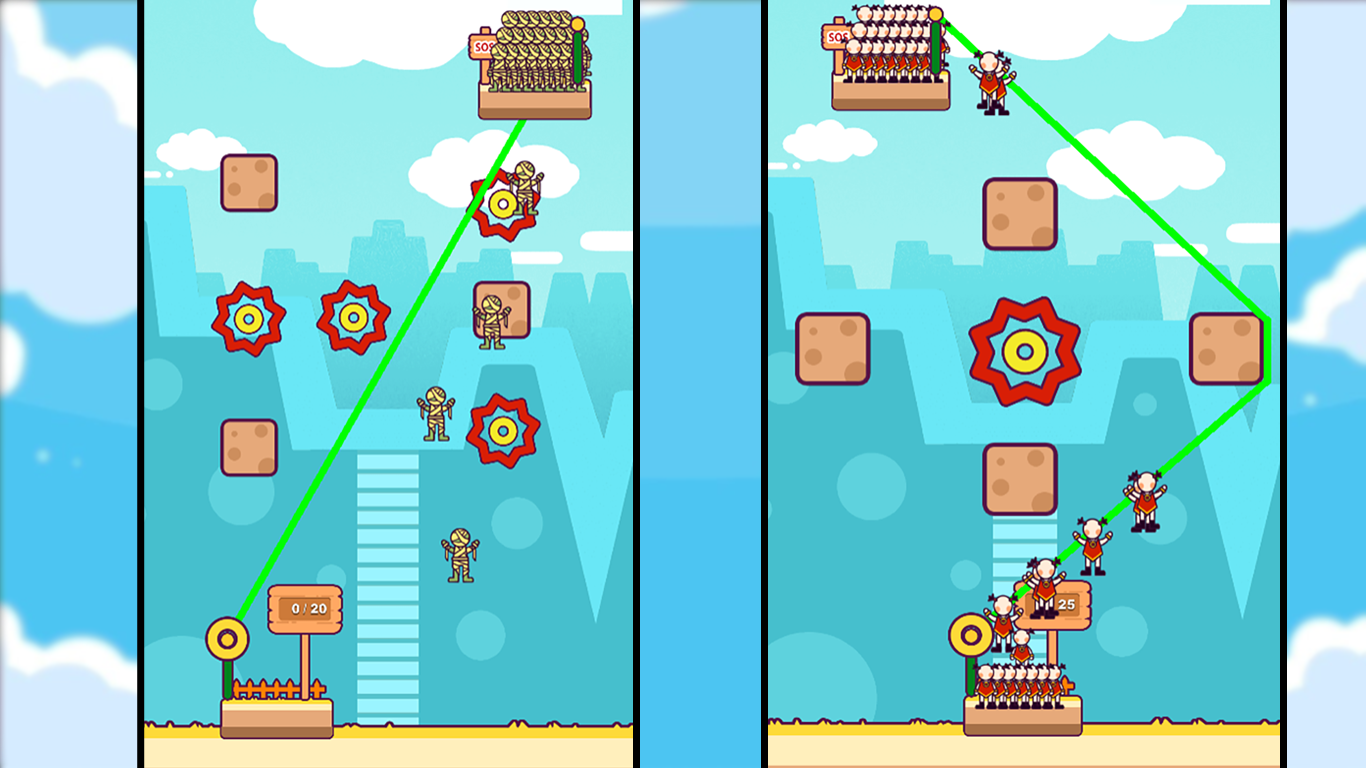Click the yellow pulley wheel by the right panel's sign

click(x=972, y=632)
